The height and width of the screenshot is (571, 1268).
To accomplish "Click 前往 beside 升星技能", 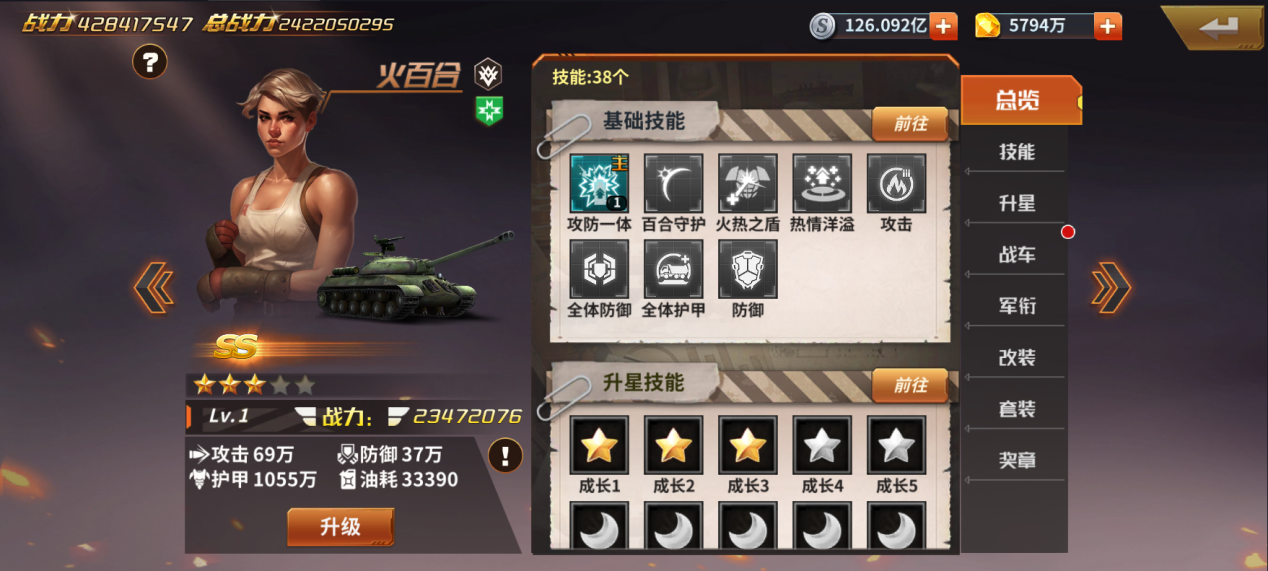I will coord(910,385).
